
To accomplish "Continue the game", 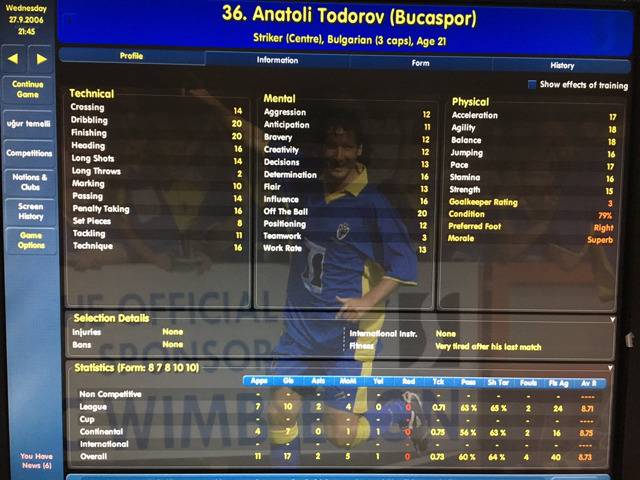I will click(27, 89).
